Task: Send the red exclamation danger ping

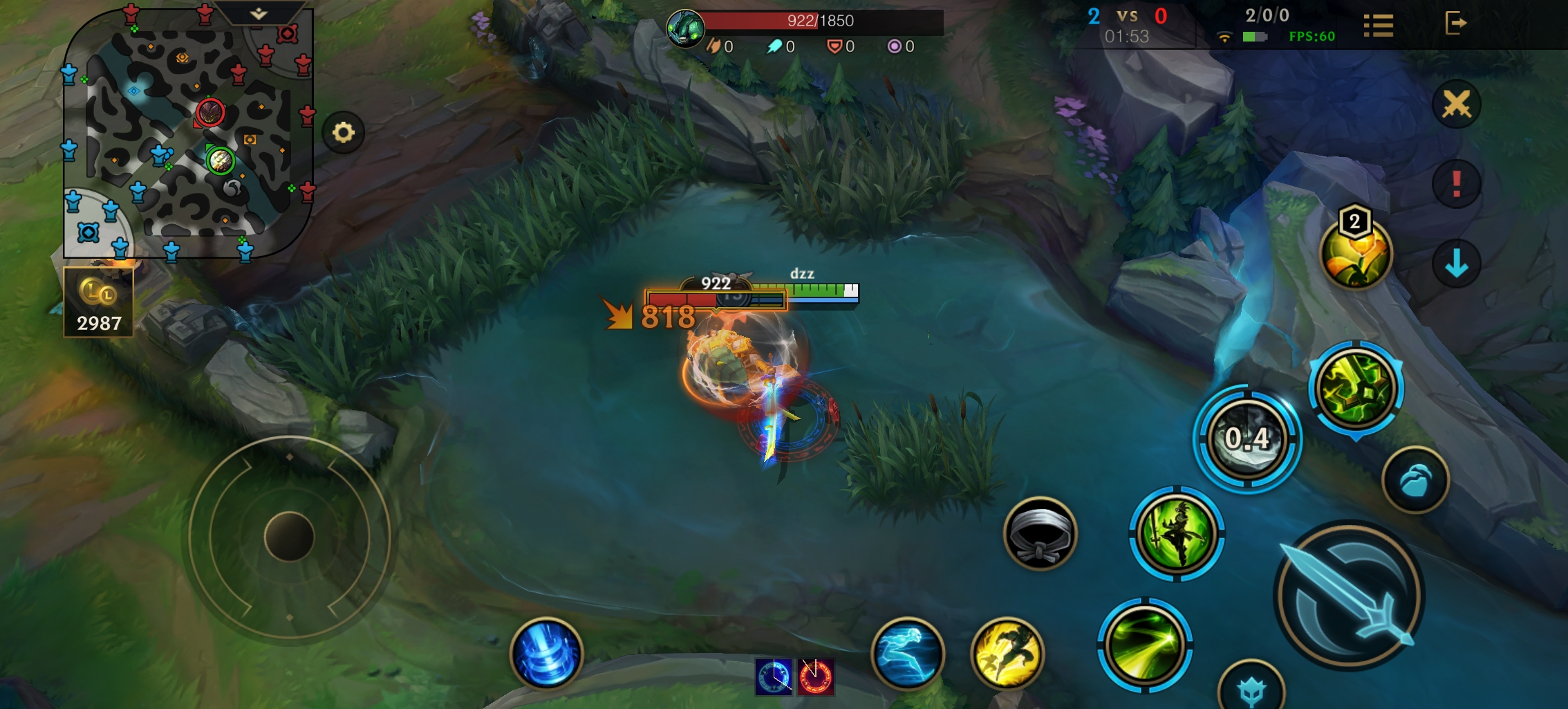Action: (x=1457, y=184)
